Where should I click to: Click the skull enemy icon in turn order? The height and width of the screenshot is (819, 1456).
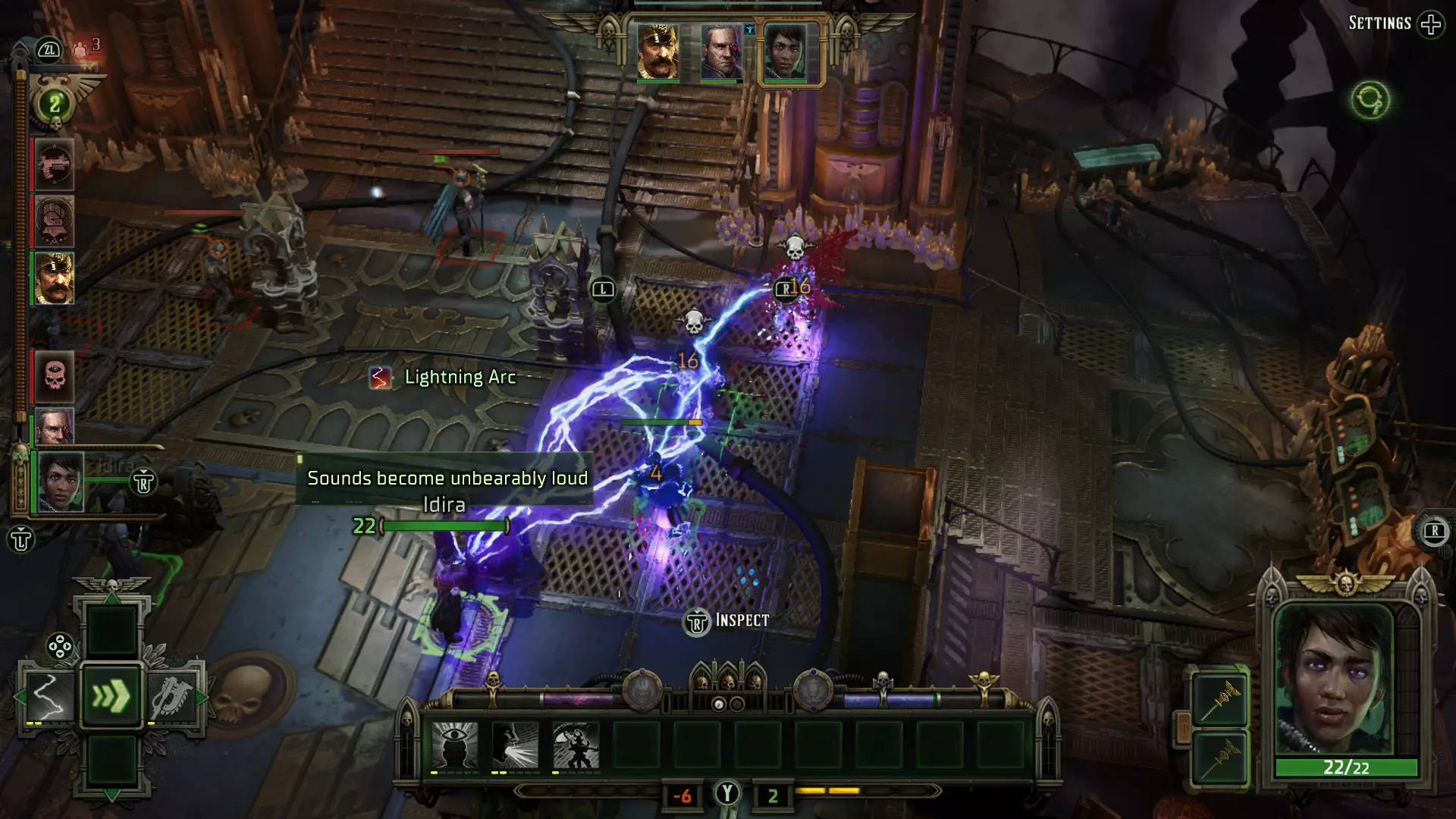(x=54, y=376)
